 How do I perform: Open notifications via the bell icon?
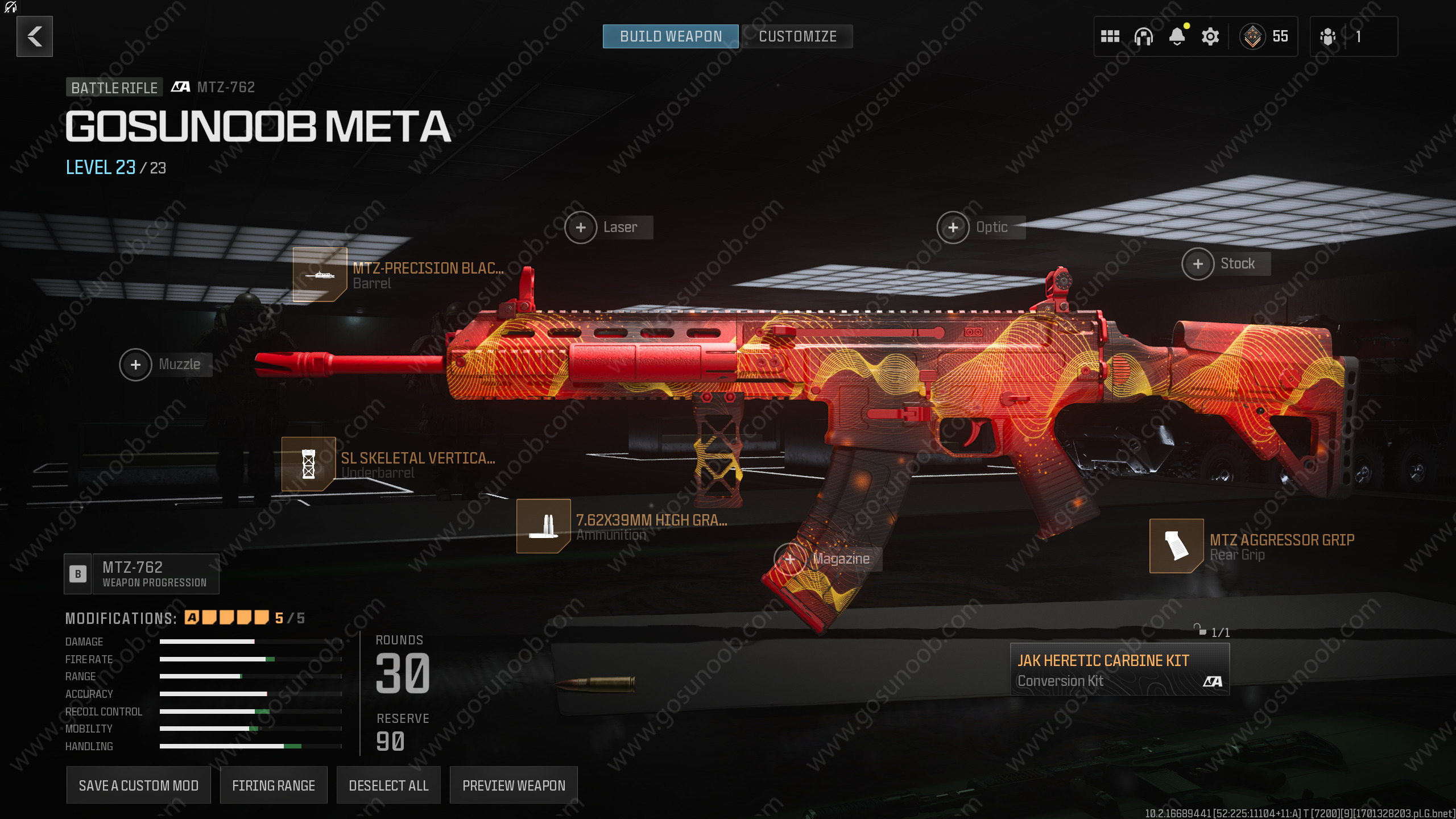pos(1176,36)
